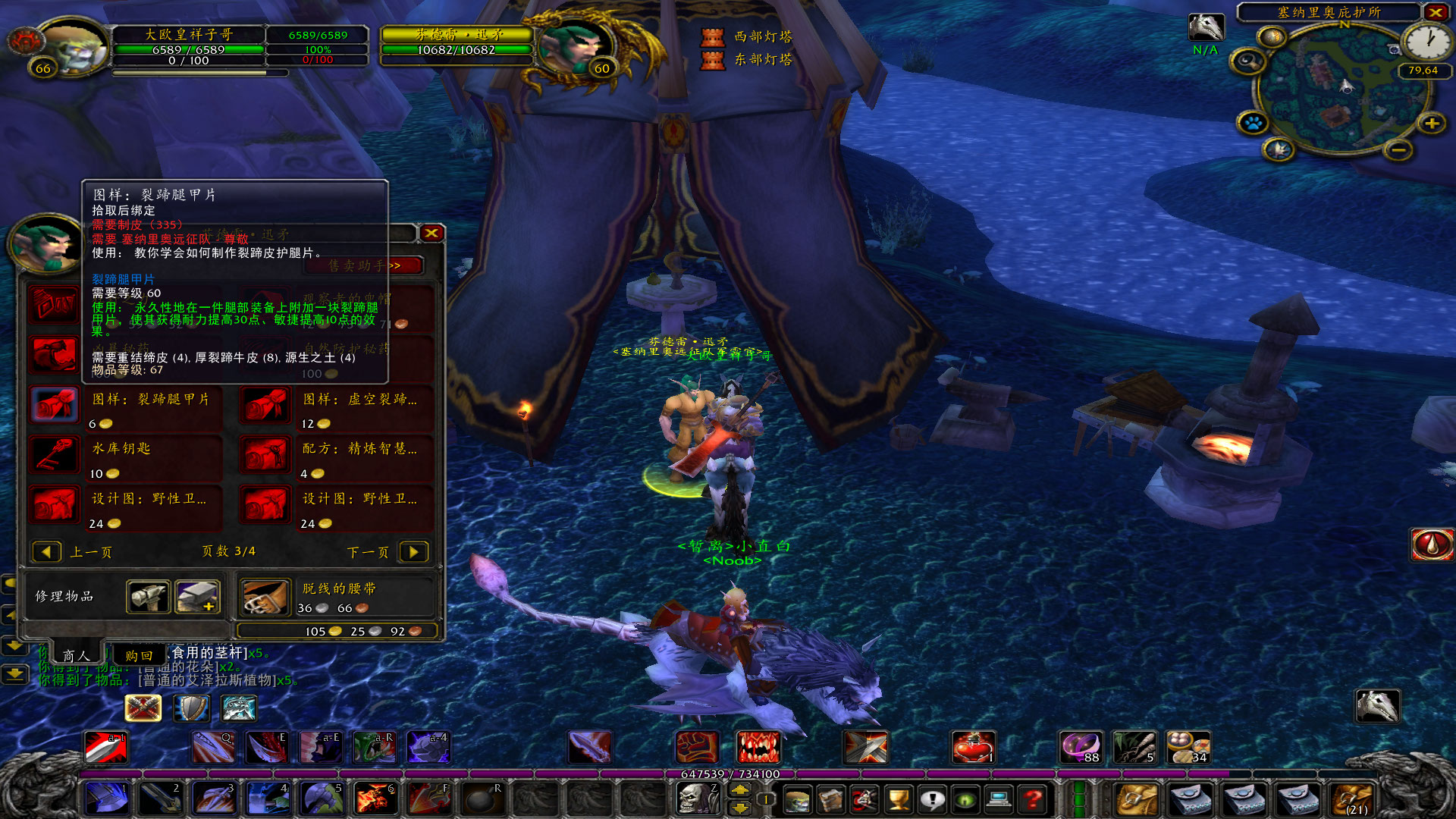Go to the next merchant page
1456x819 pixels.
click(x=413, y=552)
